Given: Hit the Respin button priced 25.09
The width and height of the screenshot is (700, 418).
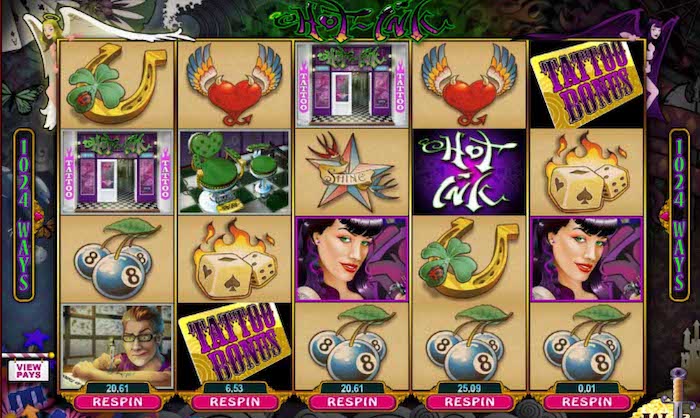Looking at the screenshot, I should pos(469,403).
